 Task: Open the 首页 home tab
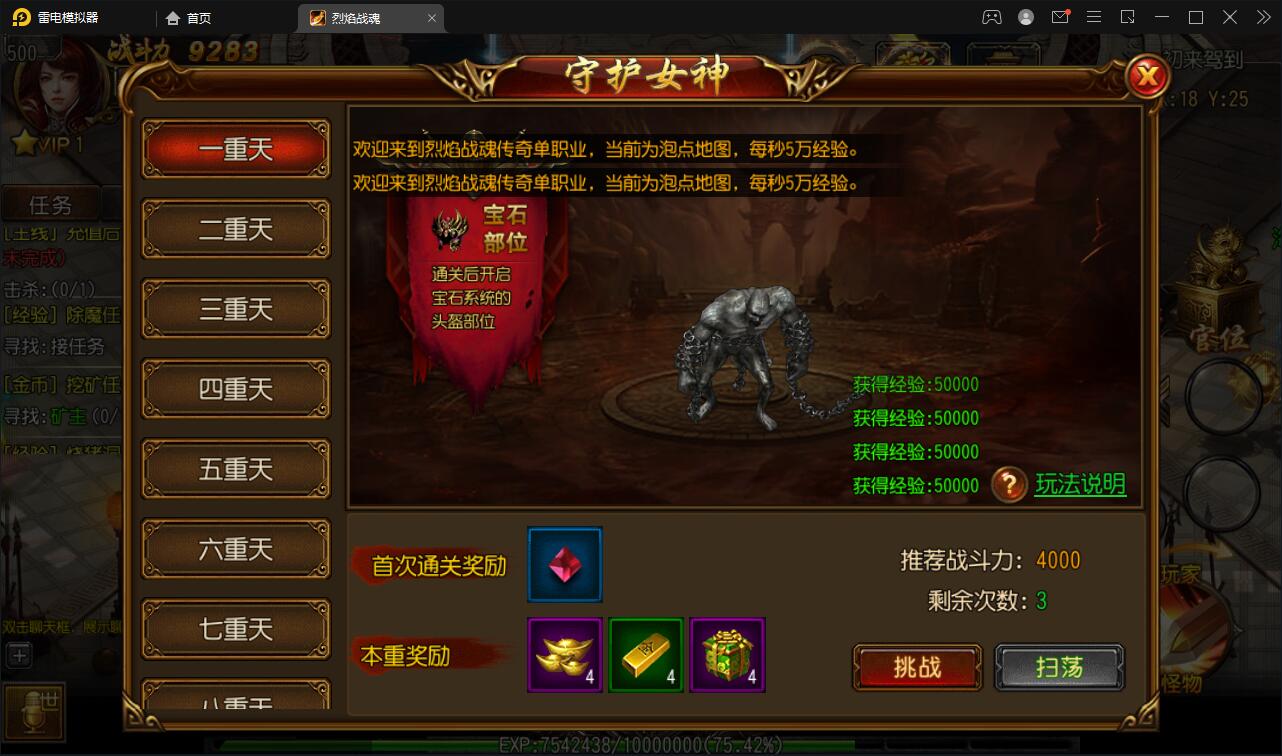coord(189,17)
